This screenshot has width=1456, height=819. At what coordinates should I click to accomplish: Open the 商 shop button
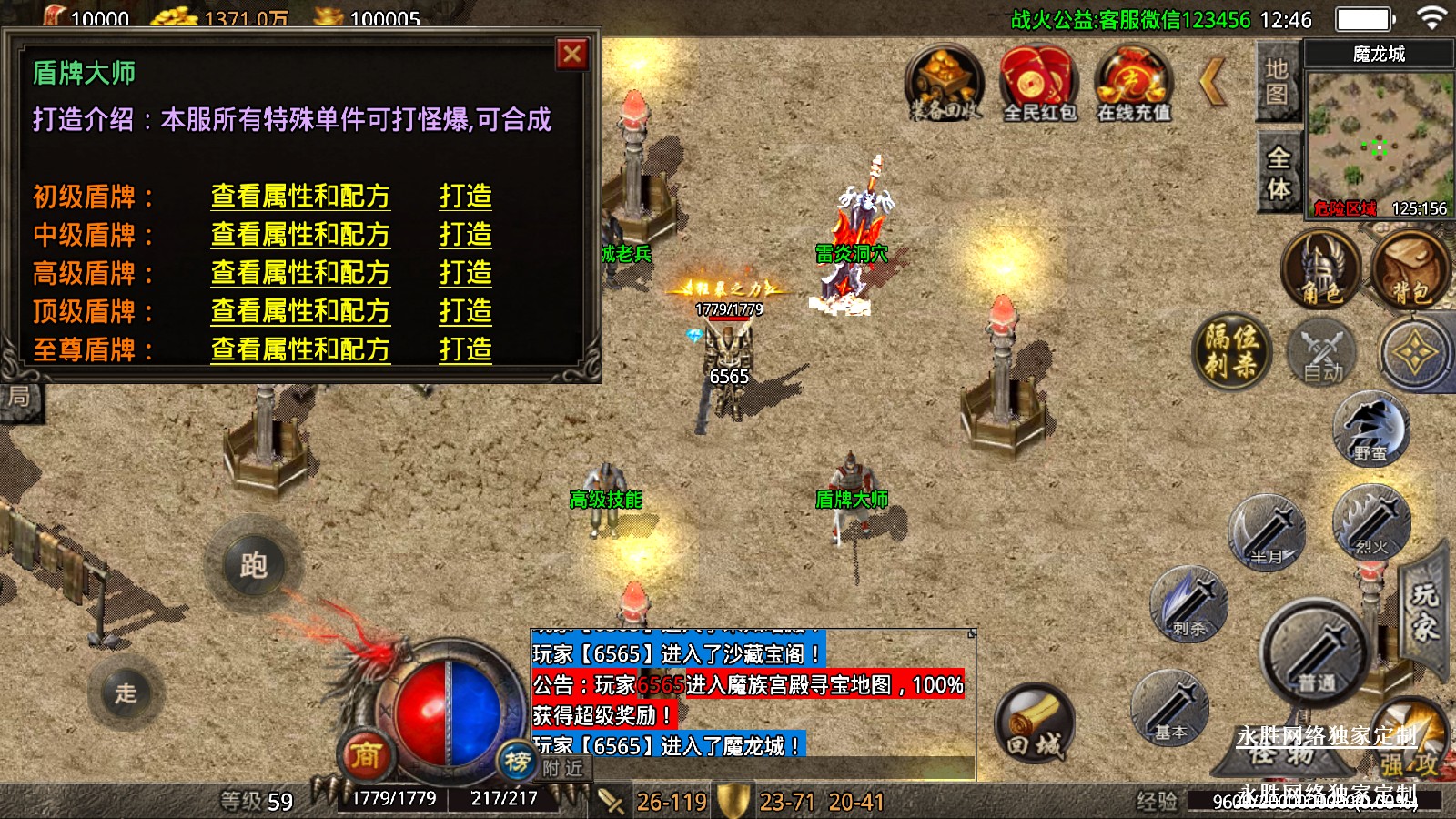point(366,754)
